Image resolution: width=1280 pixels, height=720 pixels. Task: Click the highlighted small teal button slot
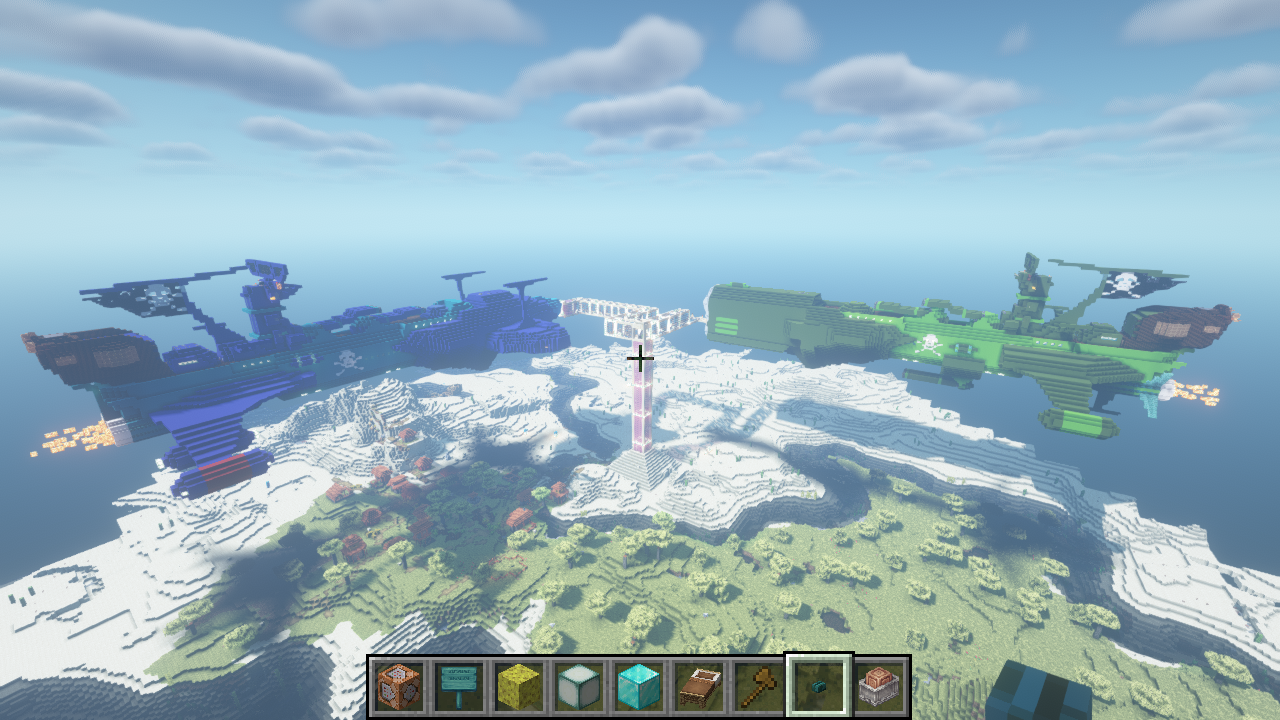point(819,686)
